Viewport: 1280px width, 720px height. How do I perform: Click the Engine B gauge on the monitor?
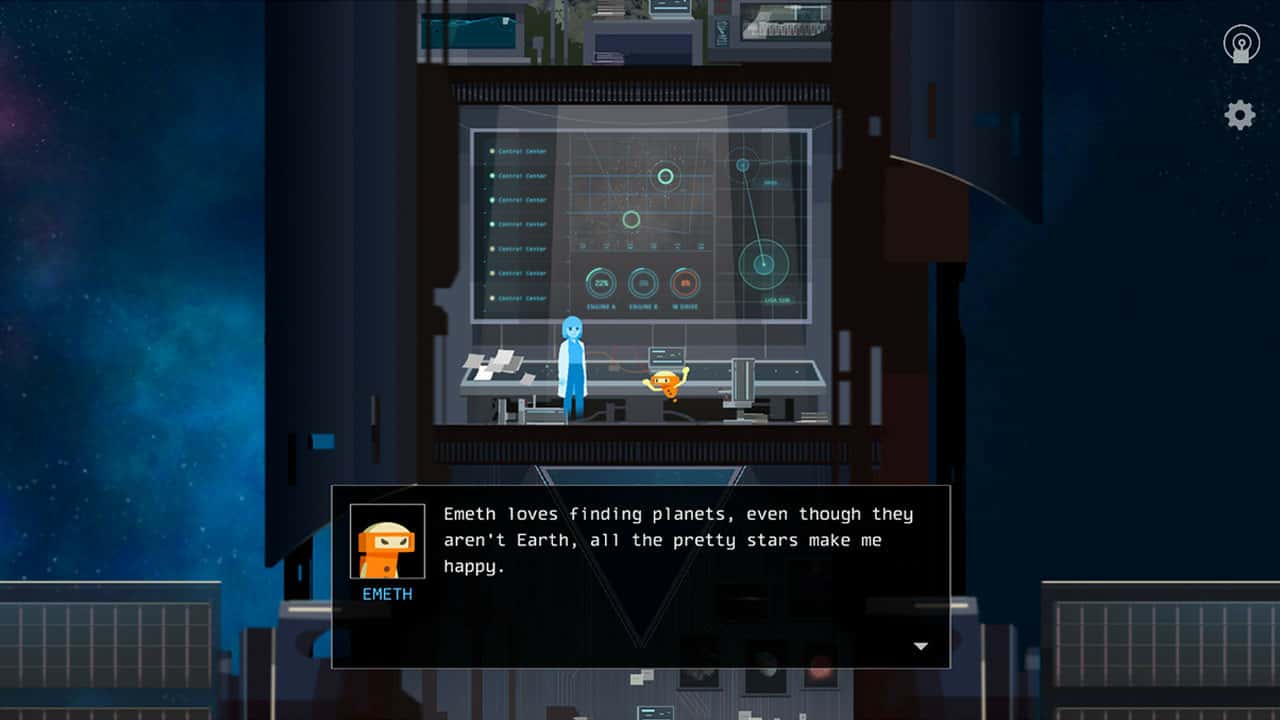tap(642, 280)
